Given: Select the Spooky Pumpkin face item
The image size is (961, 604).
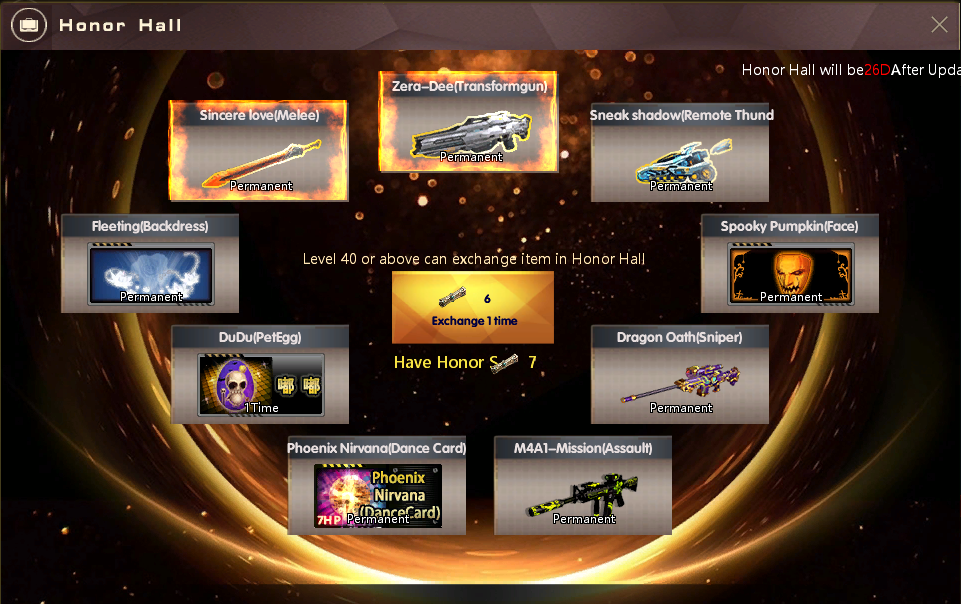Looking at the screenshot, I should 790,263.
